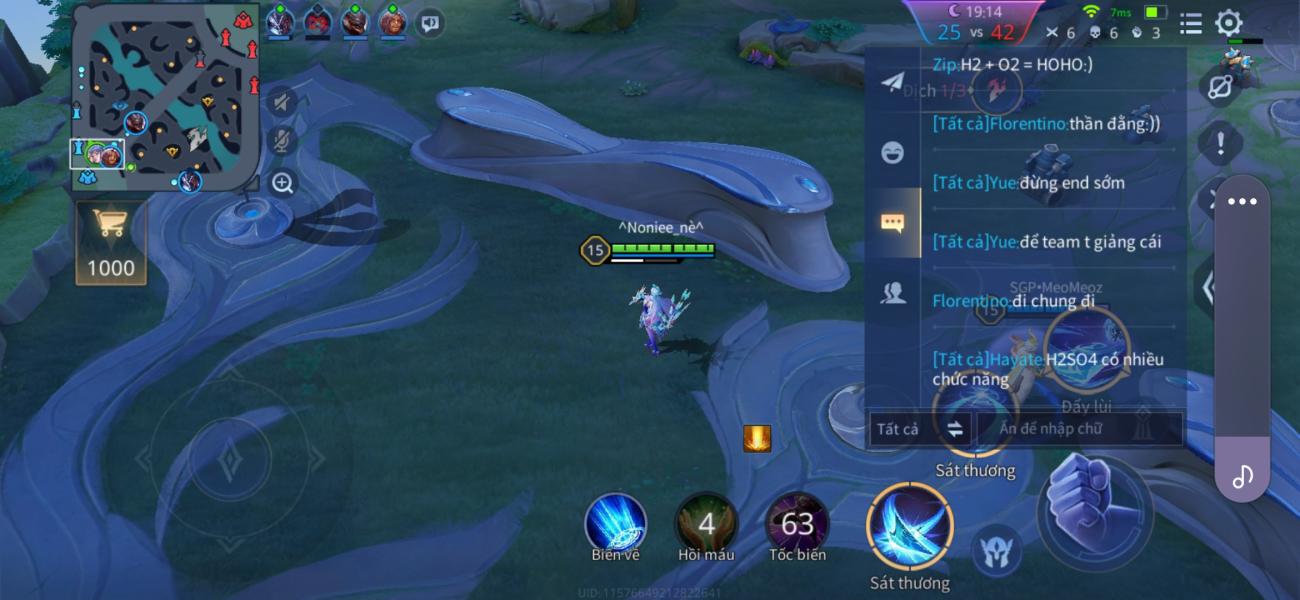Click the minimap
The width and height of the screenshot is (1300, 600).
166,98
